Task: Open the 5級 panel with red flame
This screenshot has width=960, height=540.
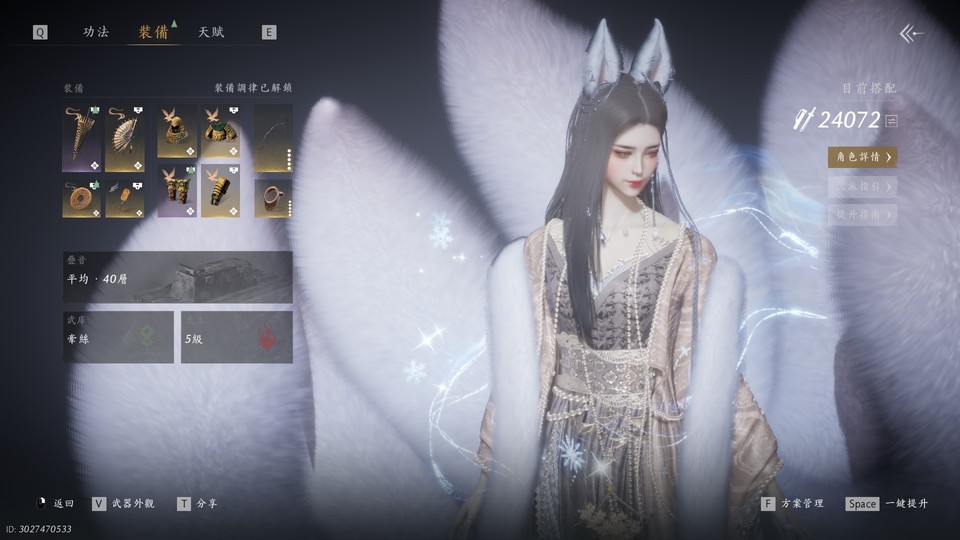Action: point(236,337)
